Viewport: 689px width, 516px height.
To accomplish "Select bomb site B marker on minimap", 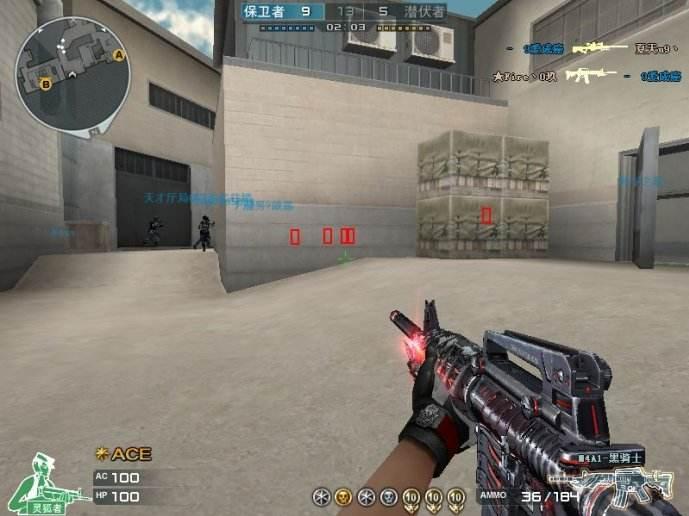I will 47,85.
